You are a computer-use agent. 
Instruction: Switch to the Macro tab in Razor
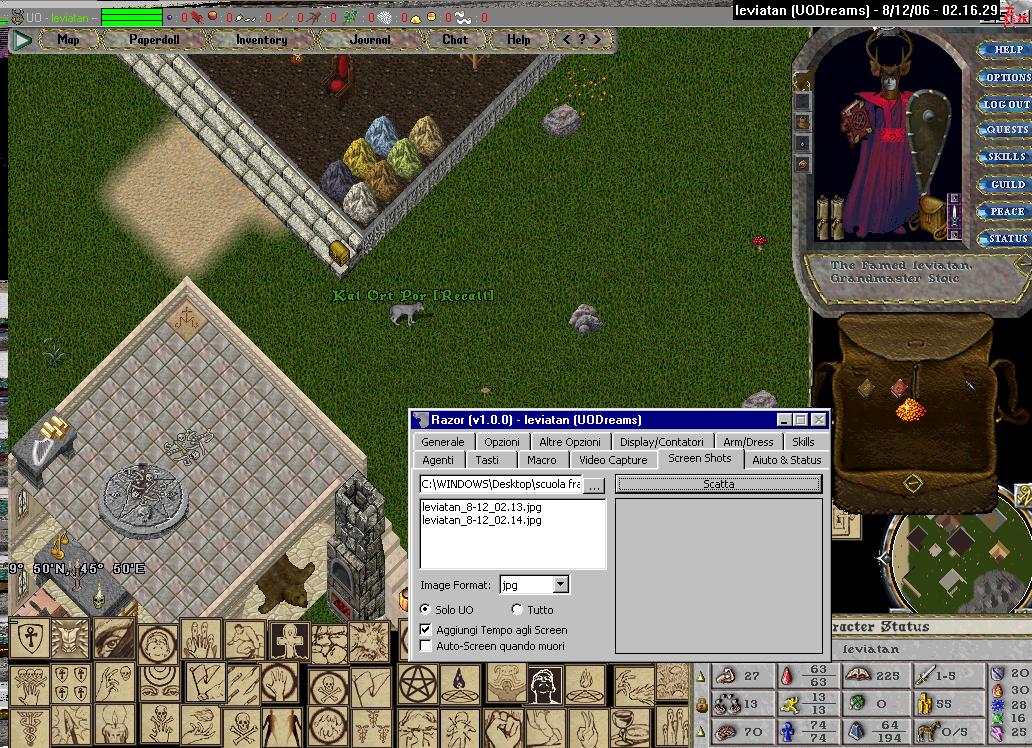pyautogui.click(x=542, y=460)
